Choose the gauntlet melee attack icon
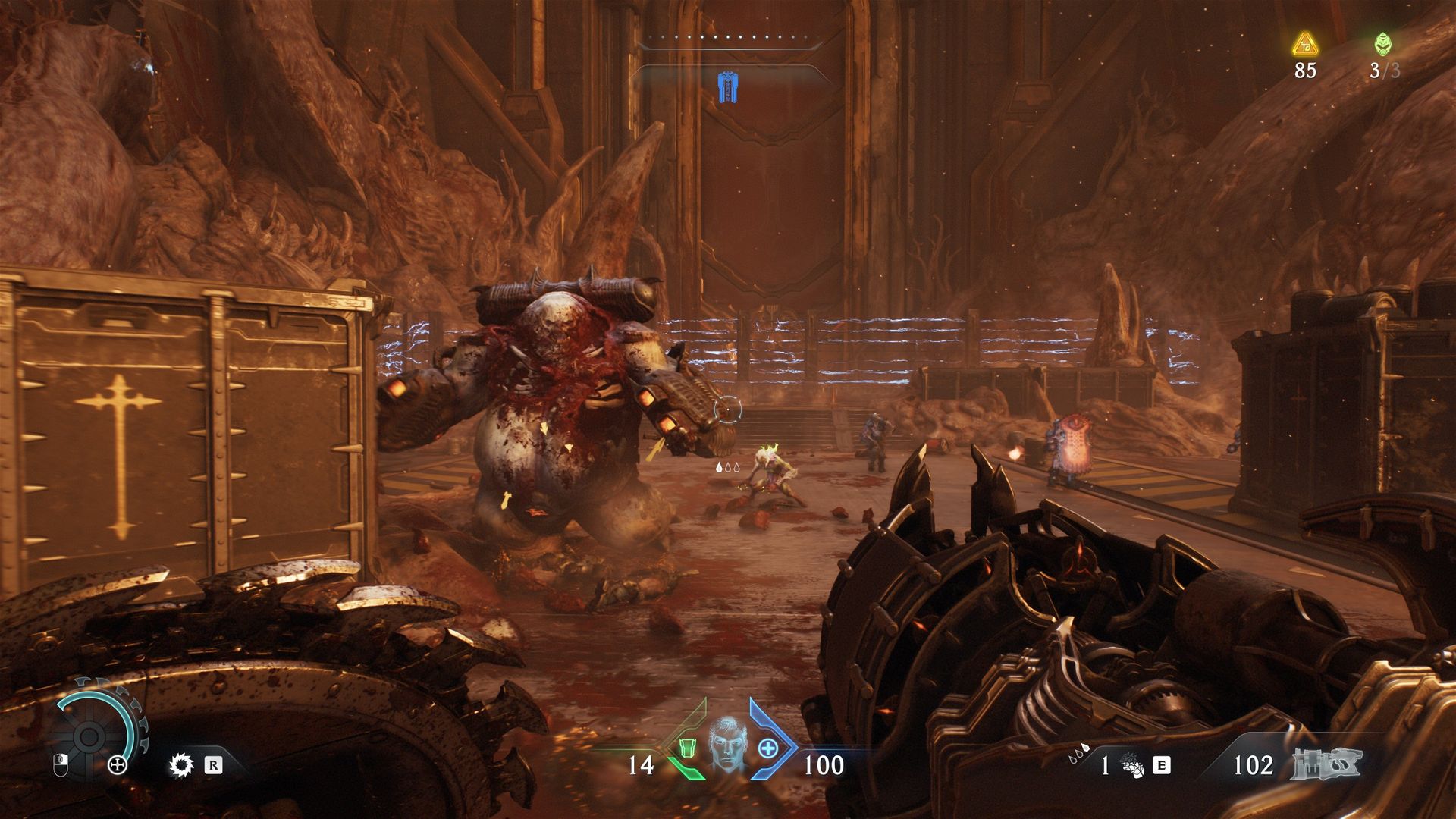The width and height of the screenshot is (1456, 819). click(1133, 766)
